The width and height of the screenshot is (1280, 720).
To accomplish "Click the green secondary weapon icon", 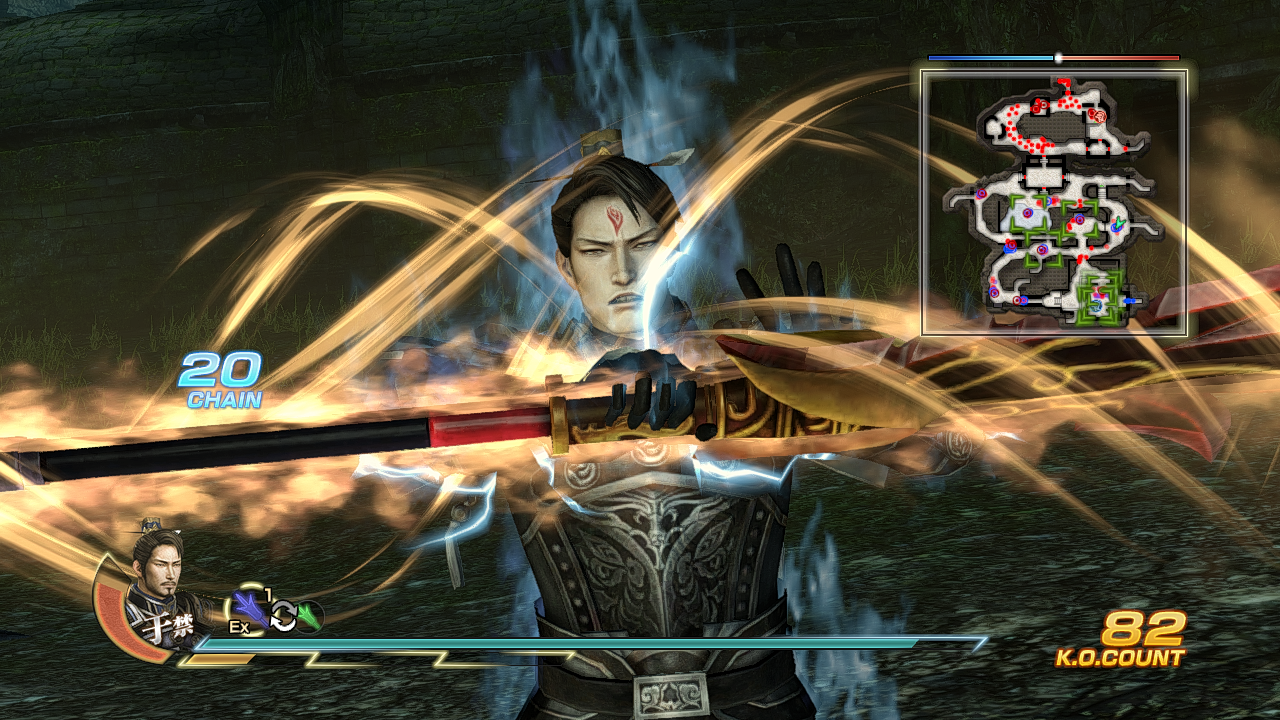I will (307, 614).
